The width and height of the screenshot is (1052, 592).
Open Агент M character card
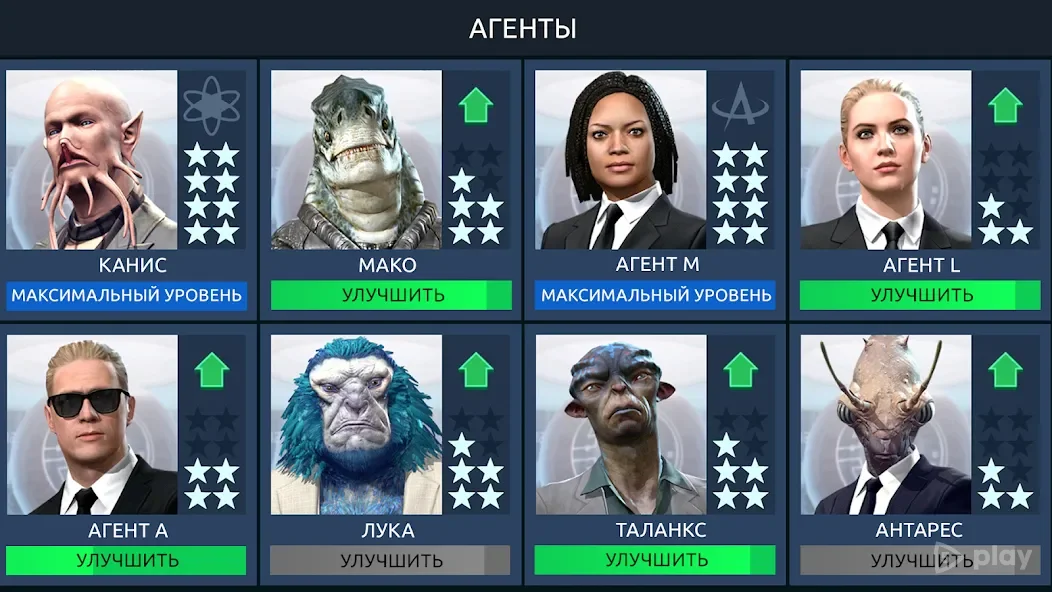(x=620, y=160)
